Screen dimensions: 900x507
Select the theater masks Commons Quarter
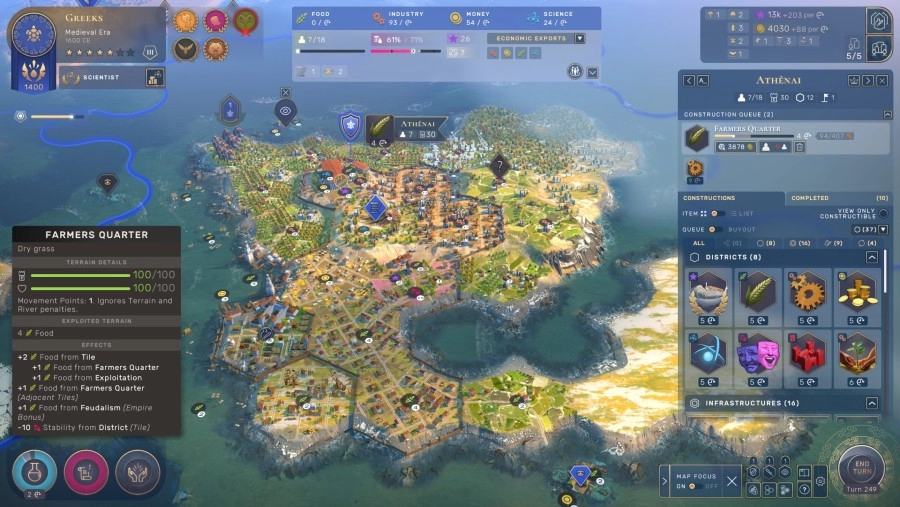pyautogui.click(x=758, y=355)
